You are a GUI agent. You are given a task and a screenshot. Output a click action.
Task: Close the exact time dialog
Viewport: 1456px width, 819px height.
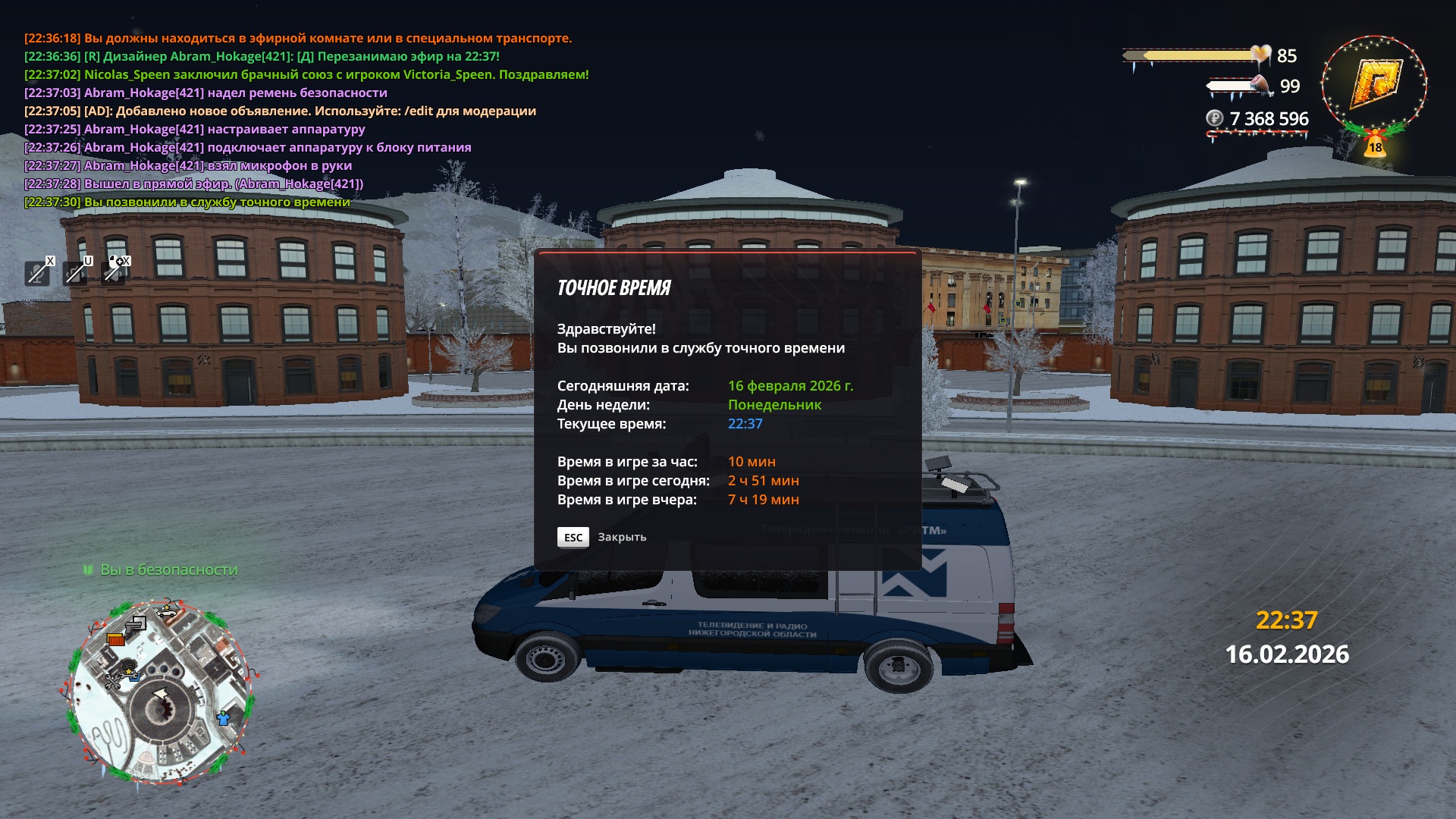click(573, 537)
